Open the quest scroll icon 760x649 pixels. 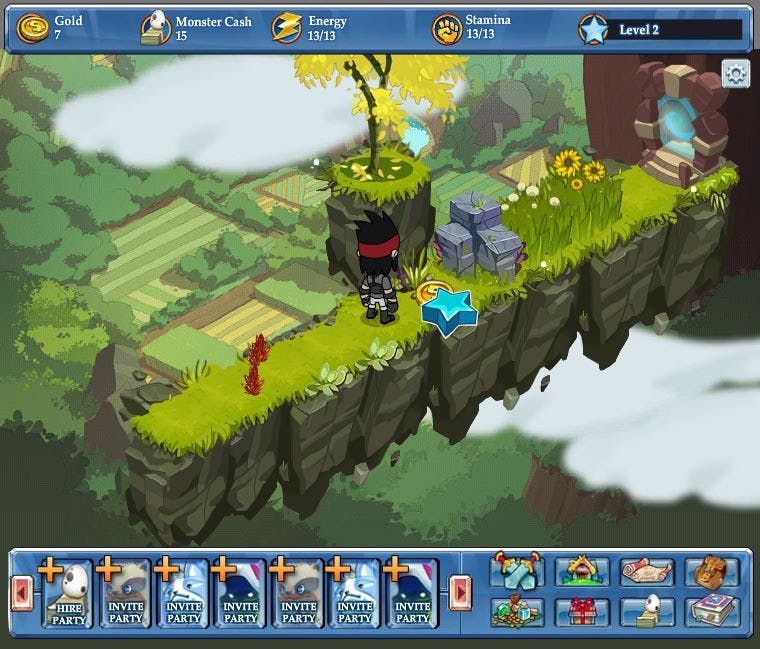(x=647, y=571)
